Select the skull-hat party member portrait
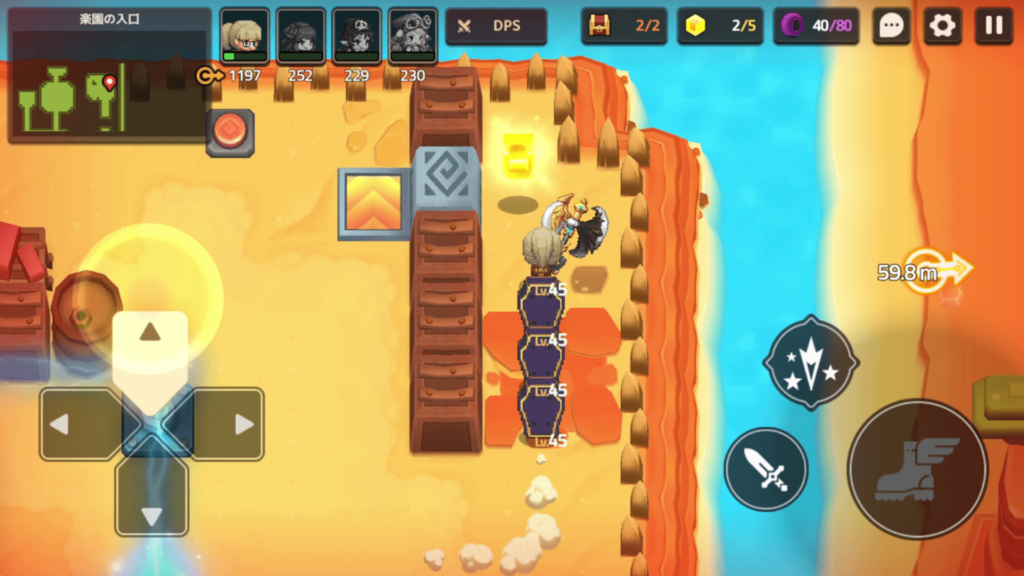This screenshot has width=1024, height=576. 356,36
